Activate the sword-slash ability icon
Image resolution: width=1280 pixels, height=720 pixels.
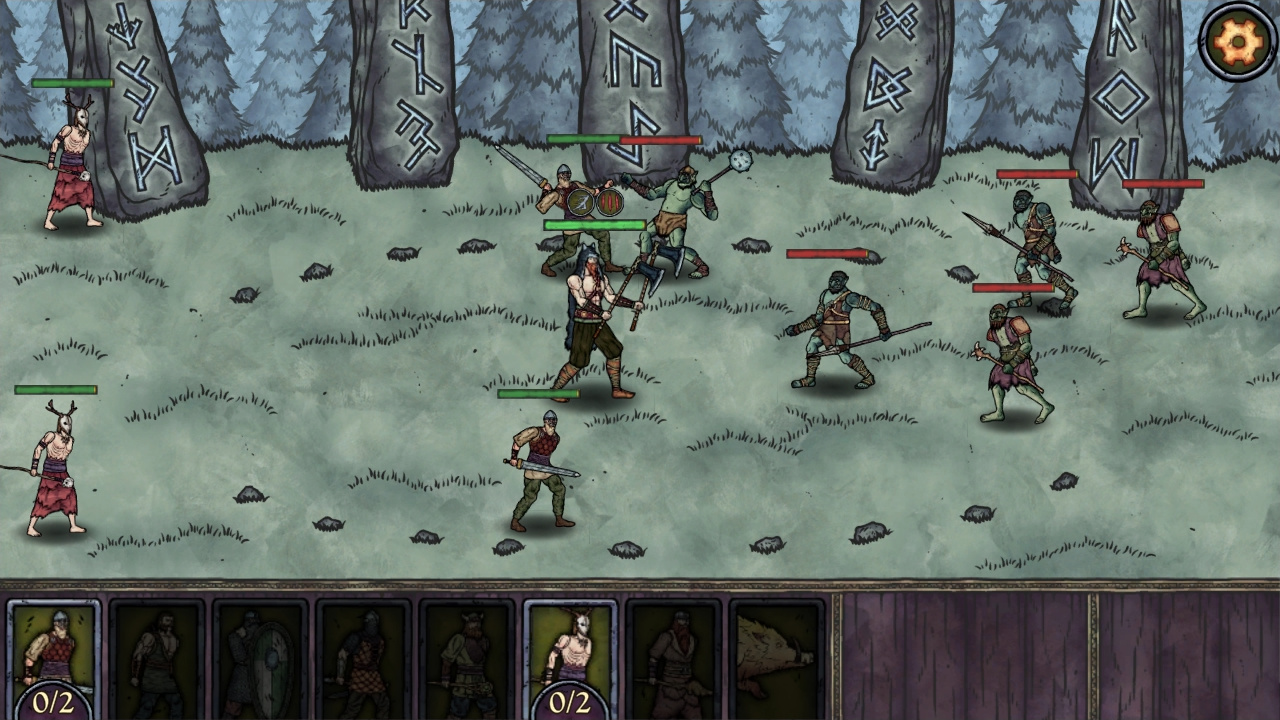[578, 204]
